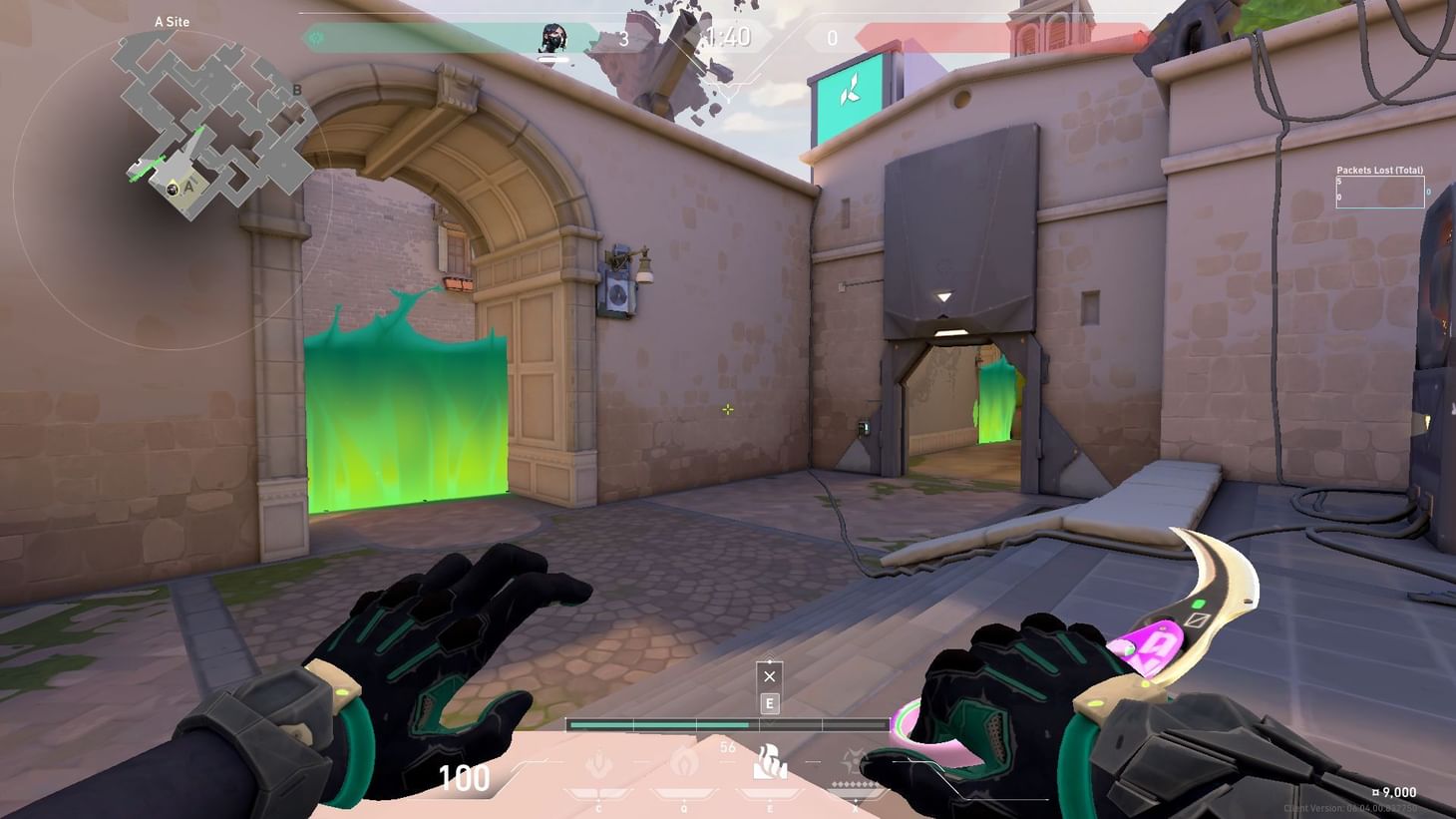
Task: Click the player arrow on the minimap
Action: [x=172, y=190]
